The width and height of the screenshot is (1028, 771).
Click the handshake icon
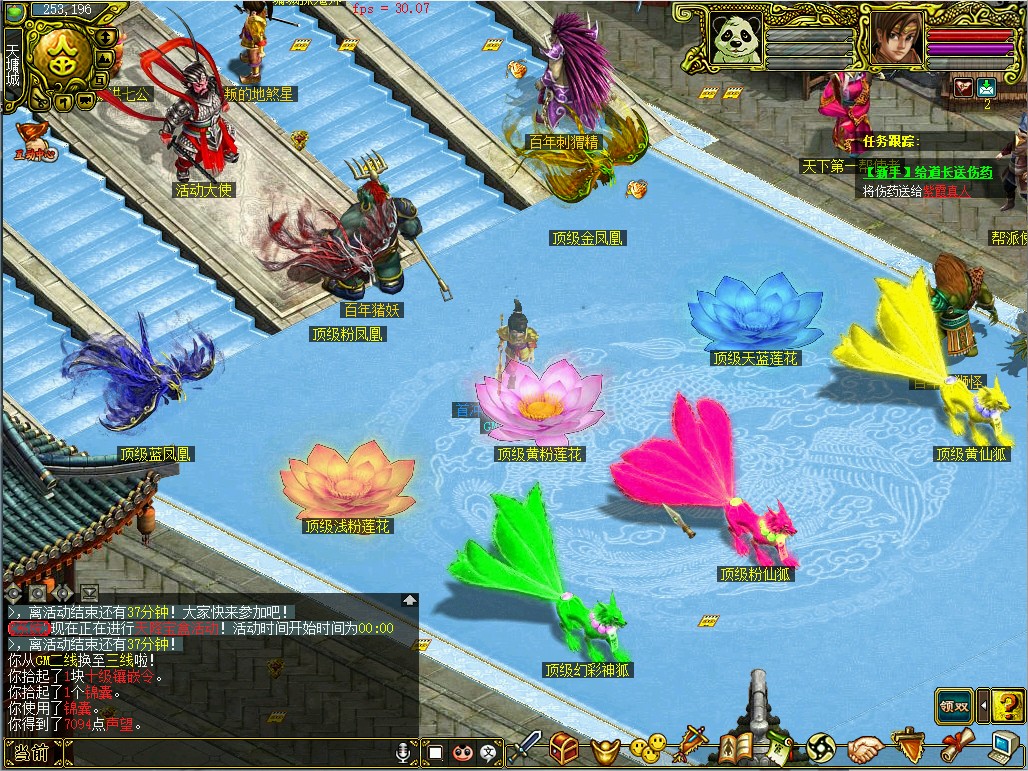pyautogui.click(x=865, y=748)
